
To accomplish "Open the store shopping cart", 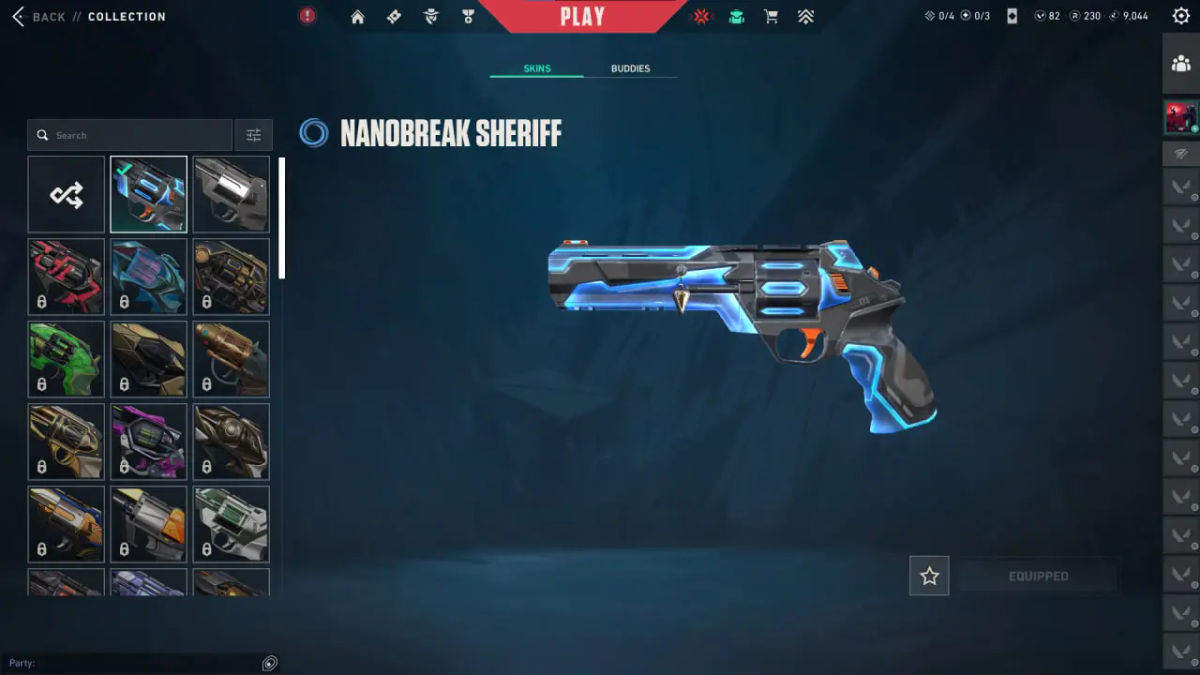I will [x=771, y=17].
